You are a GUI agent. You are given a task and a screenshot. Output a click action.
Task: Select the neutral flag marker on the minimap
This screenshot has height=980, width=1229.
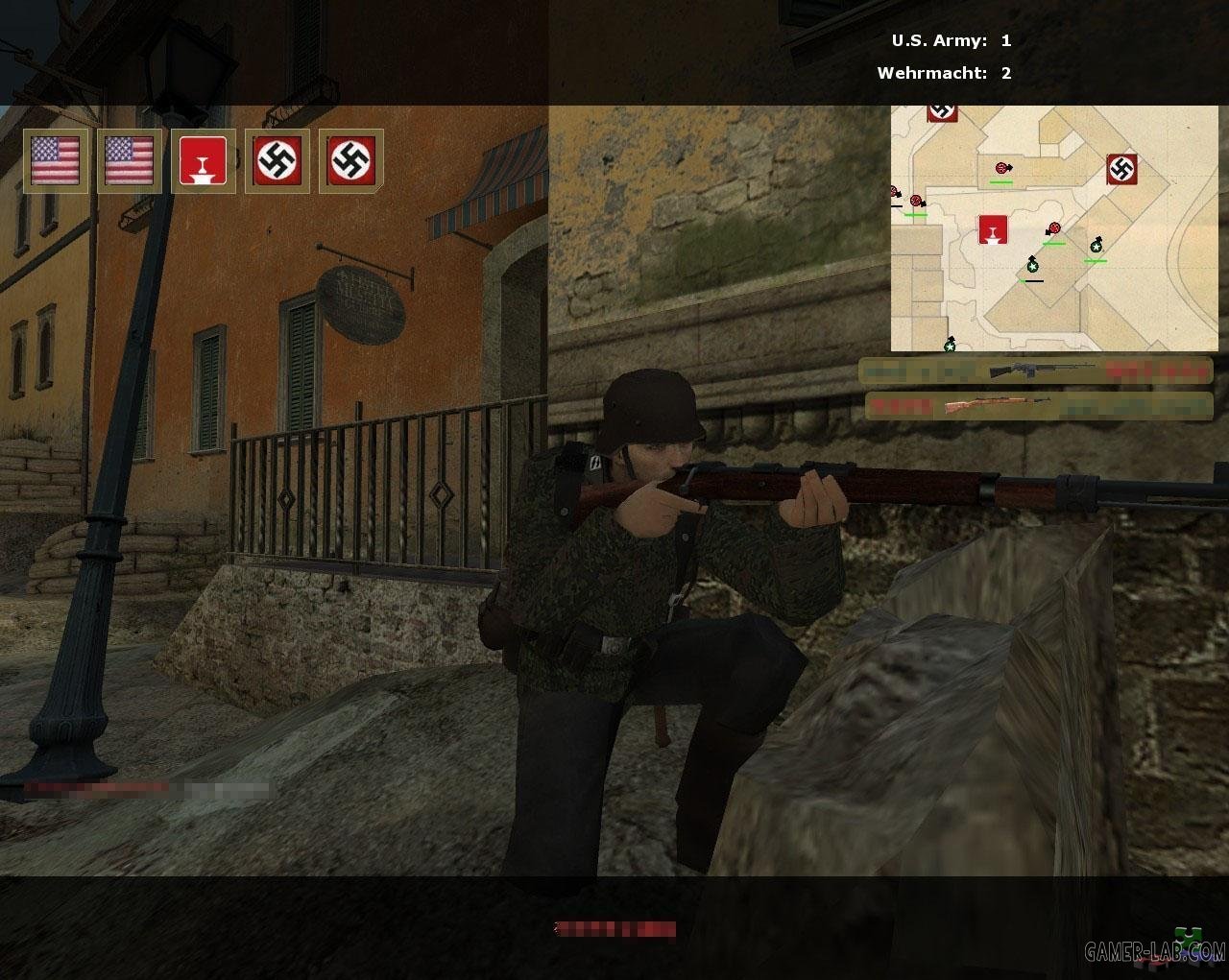tap(994, 230)
